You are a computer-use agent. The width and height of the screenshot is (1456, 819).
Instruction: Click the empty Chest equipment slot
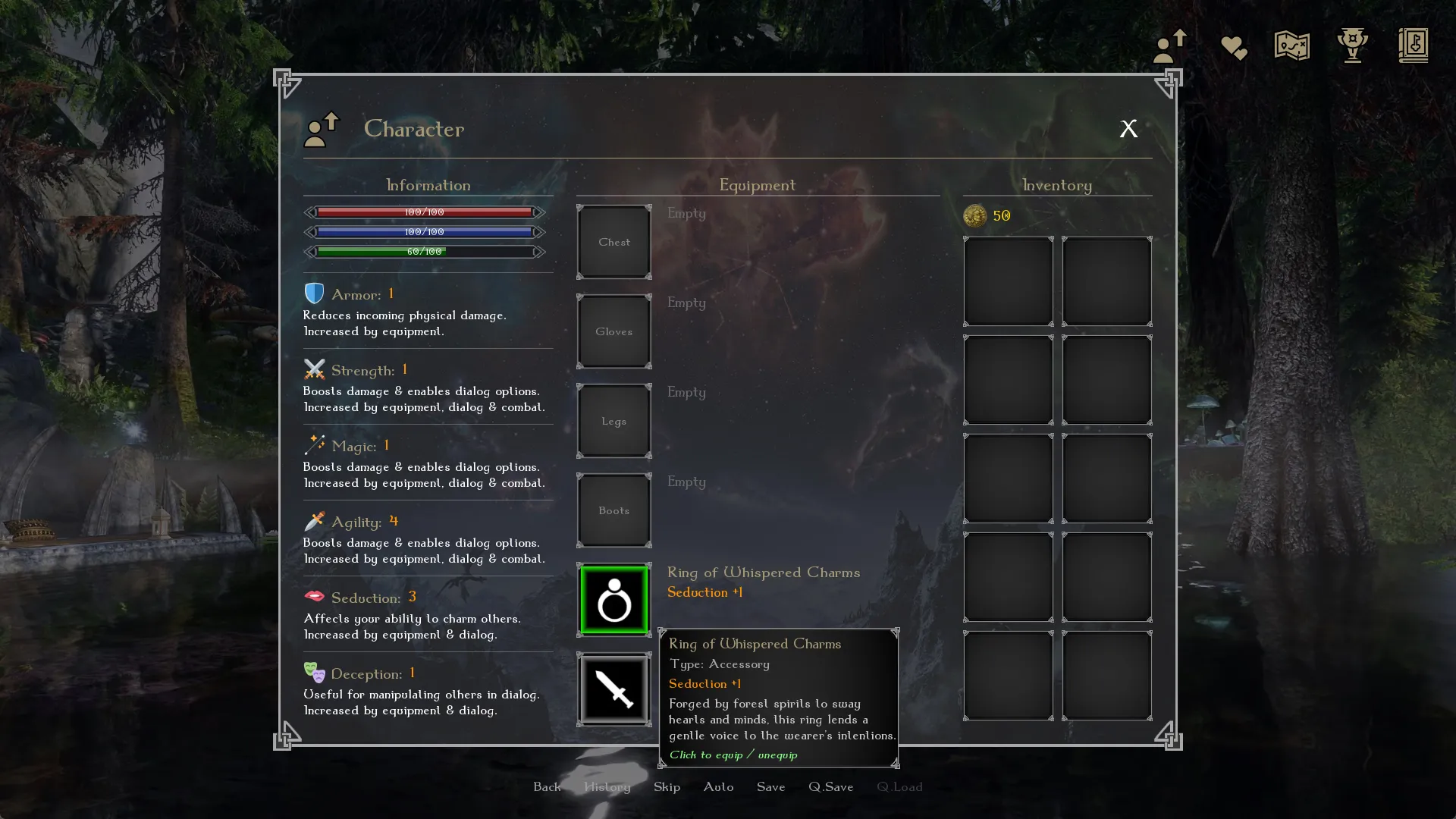point(614,243)
